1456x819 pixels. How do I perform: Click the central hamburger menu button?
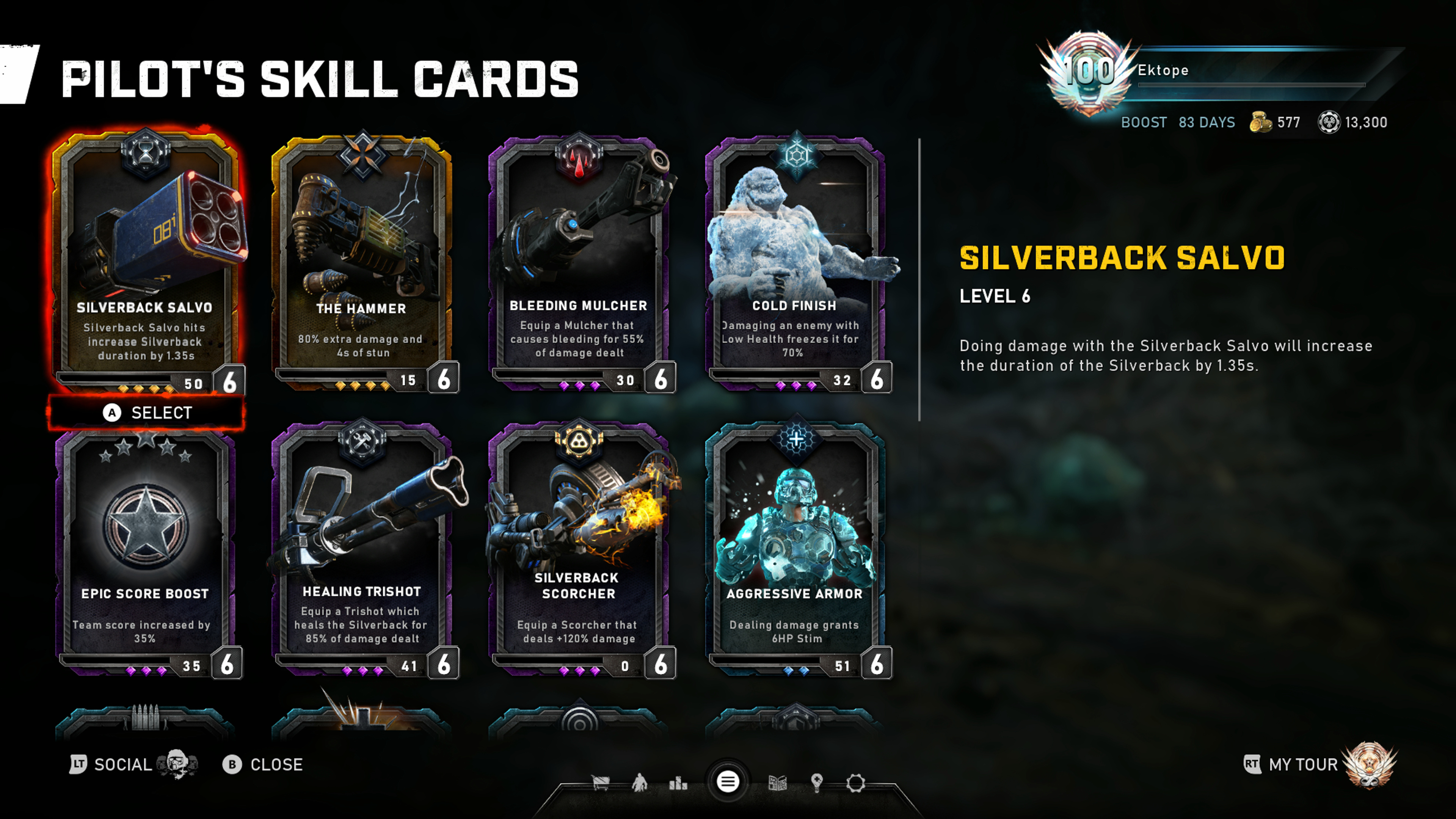(728, 782)
